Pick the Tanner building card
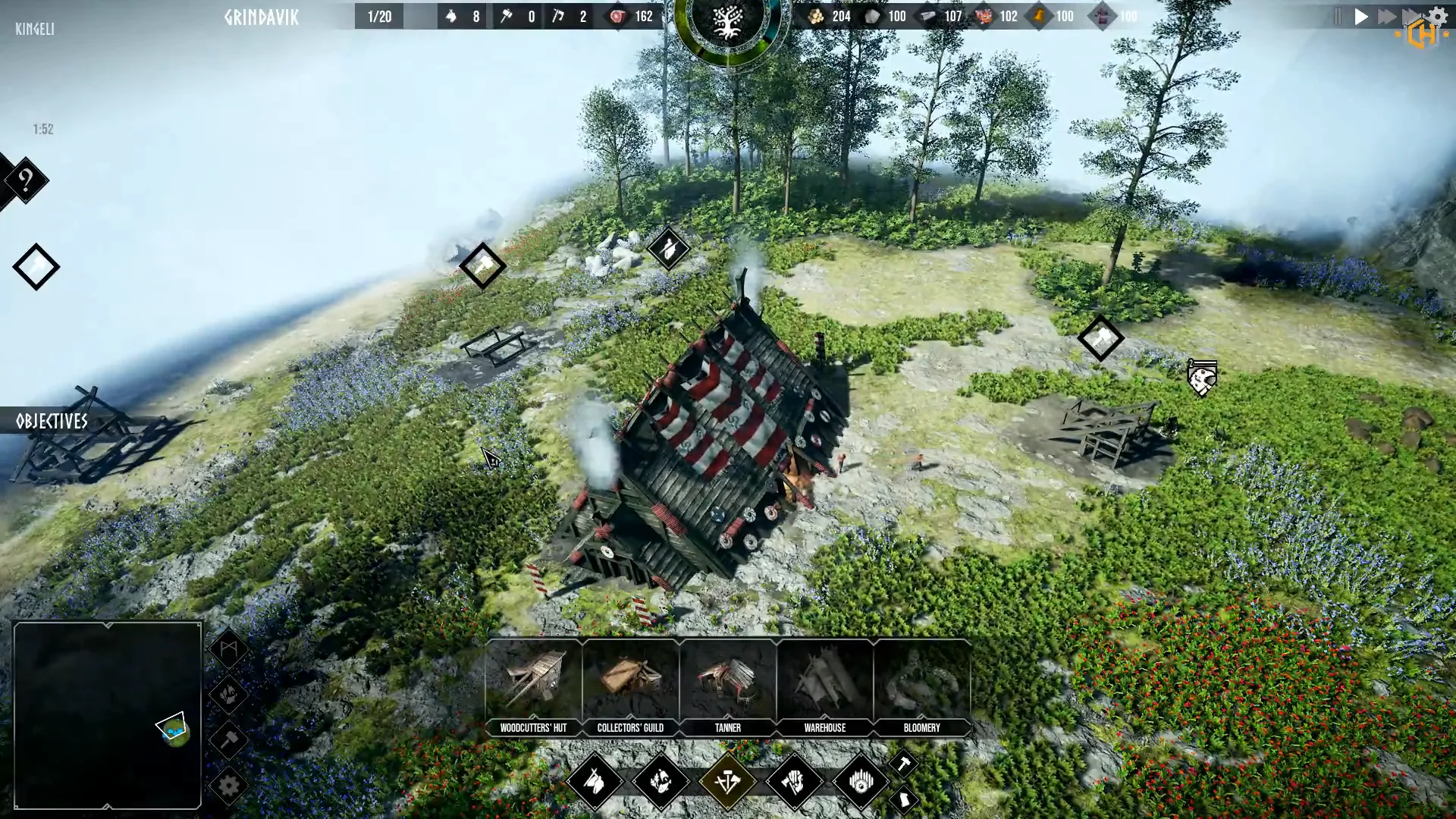This screenshot has width=1456, height=819. click(x=727, y=687)
